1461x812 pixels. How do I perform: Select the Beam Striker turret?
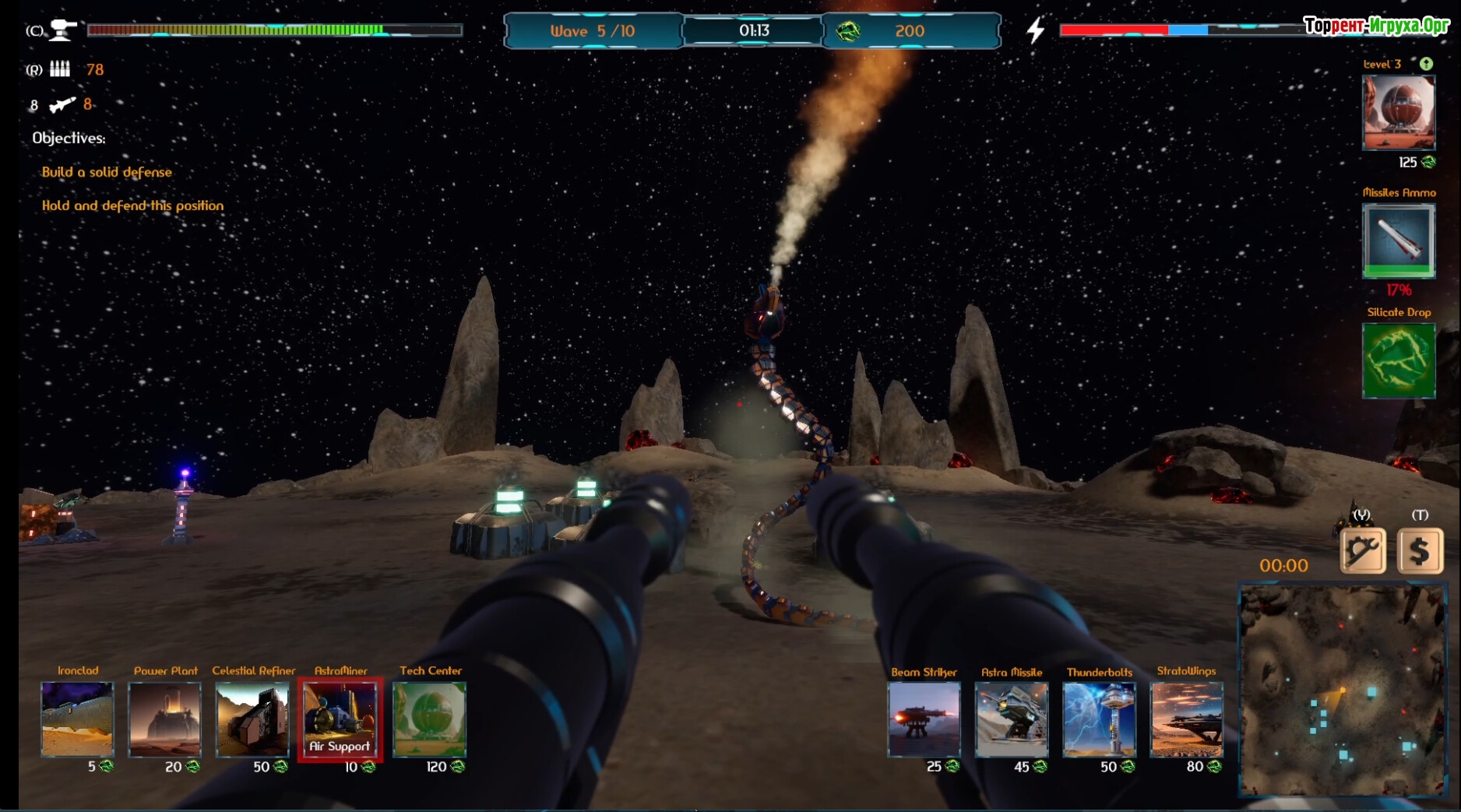coord(924,719)
